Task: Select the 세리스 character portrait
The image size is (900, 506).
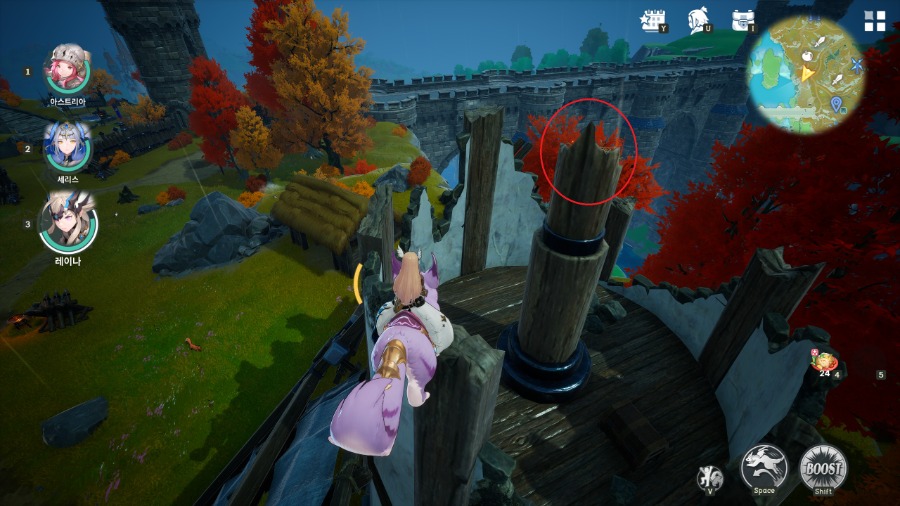Action: pos(68,145)
